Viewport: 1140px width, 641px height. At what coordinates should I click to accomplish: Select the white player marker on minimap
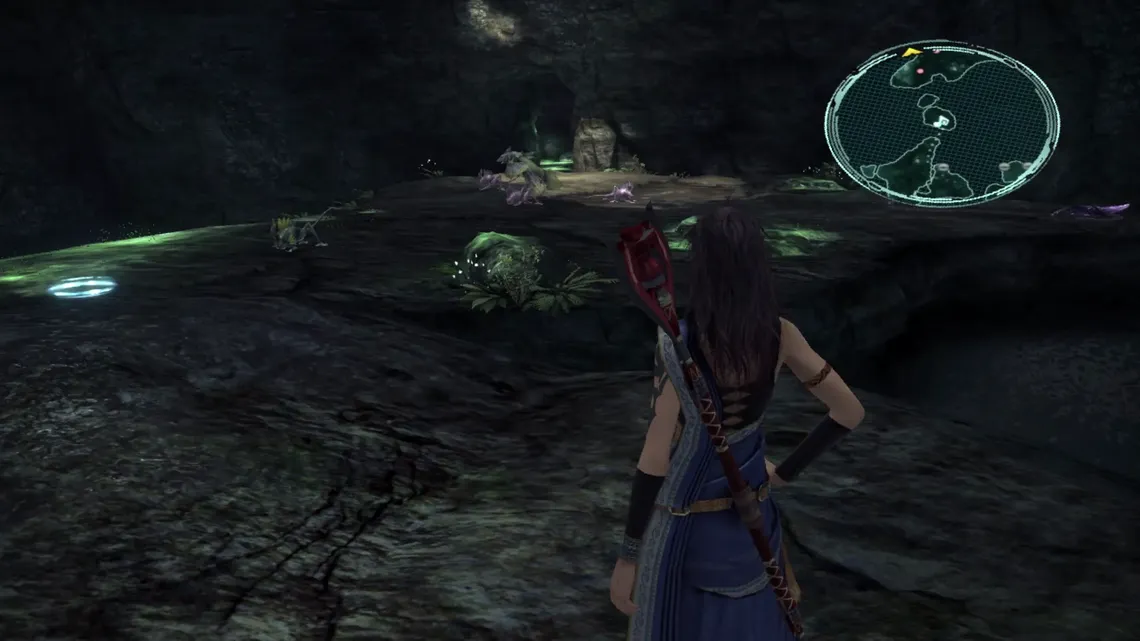point(941,119)
